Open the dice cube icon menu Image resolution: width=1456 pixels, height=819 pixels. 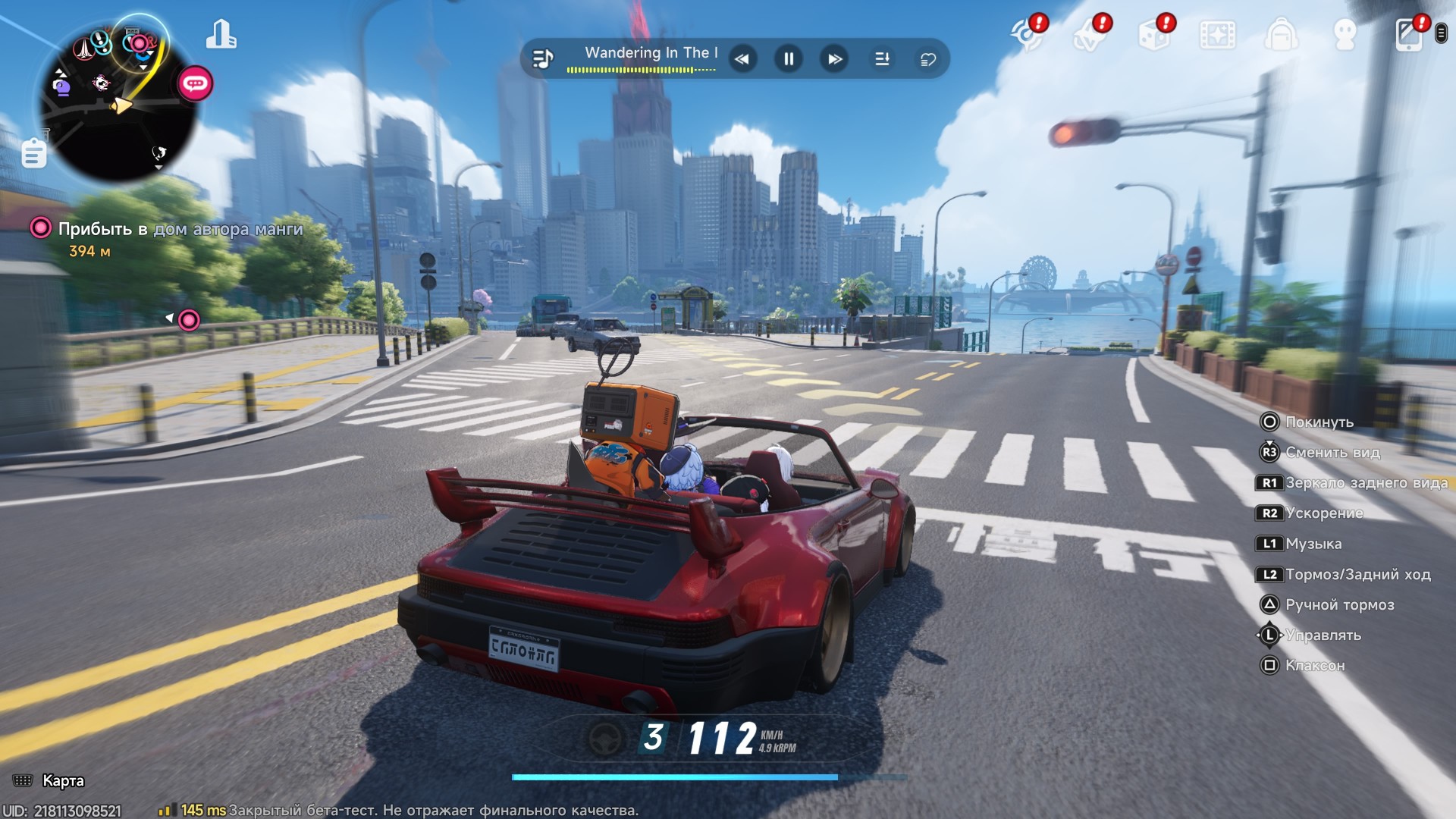click(x=1153, y=35)
